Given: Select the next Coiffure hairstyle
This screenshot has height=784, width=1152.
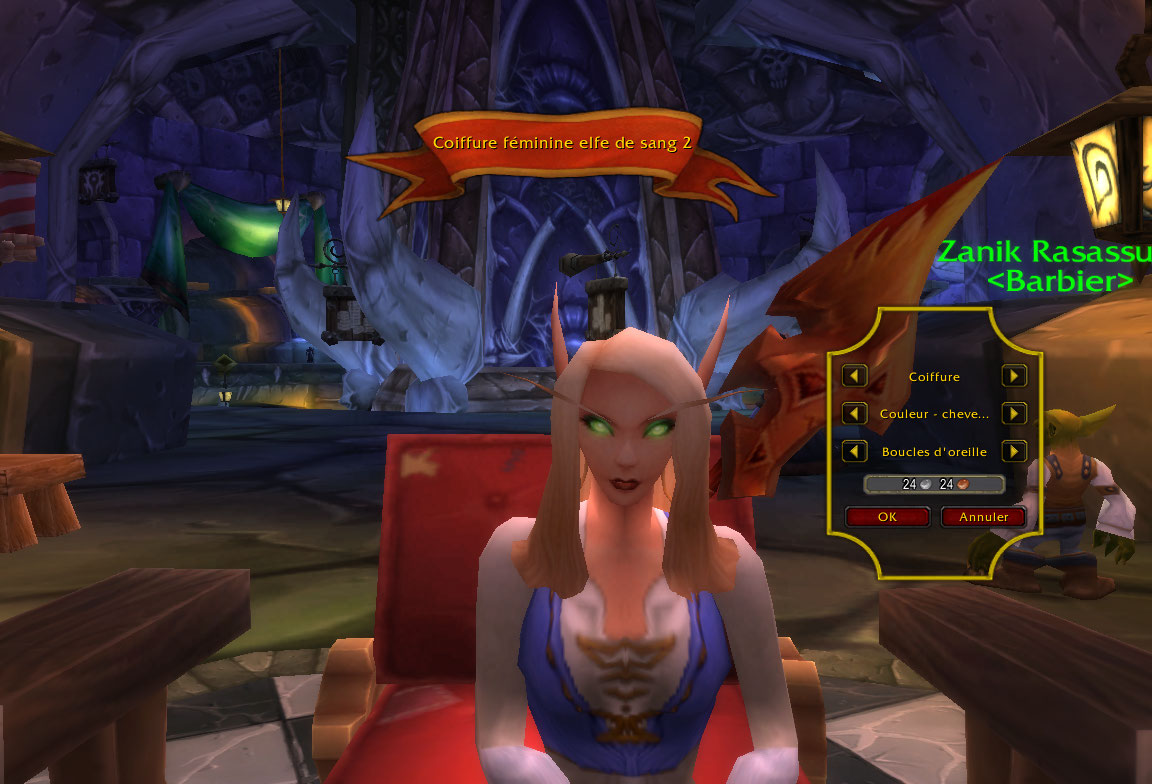Looking at the screenshot, I should coord(1014,376).
